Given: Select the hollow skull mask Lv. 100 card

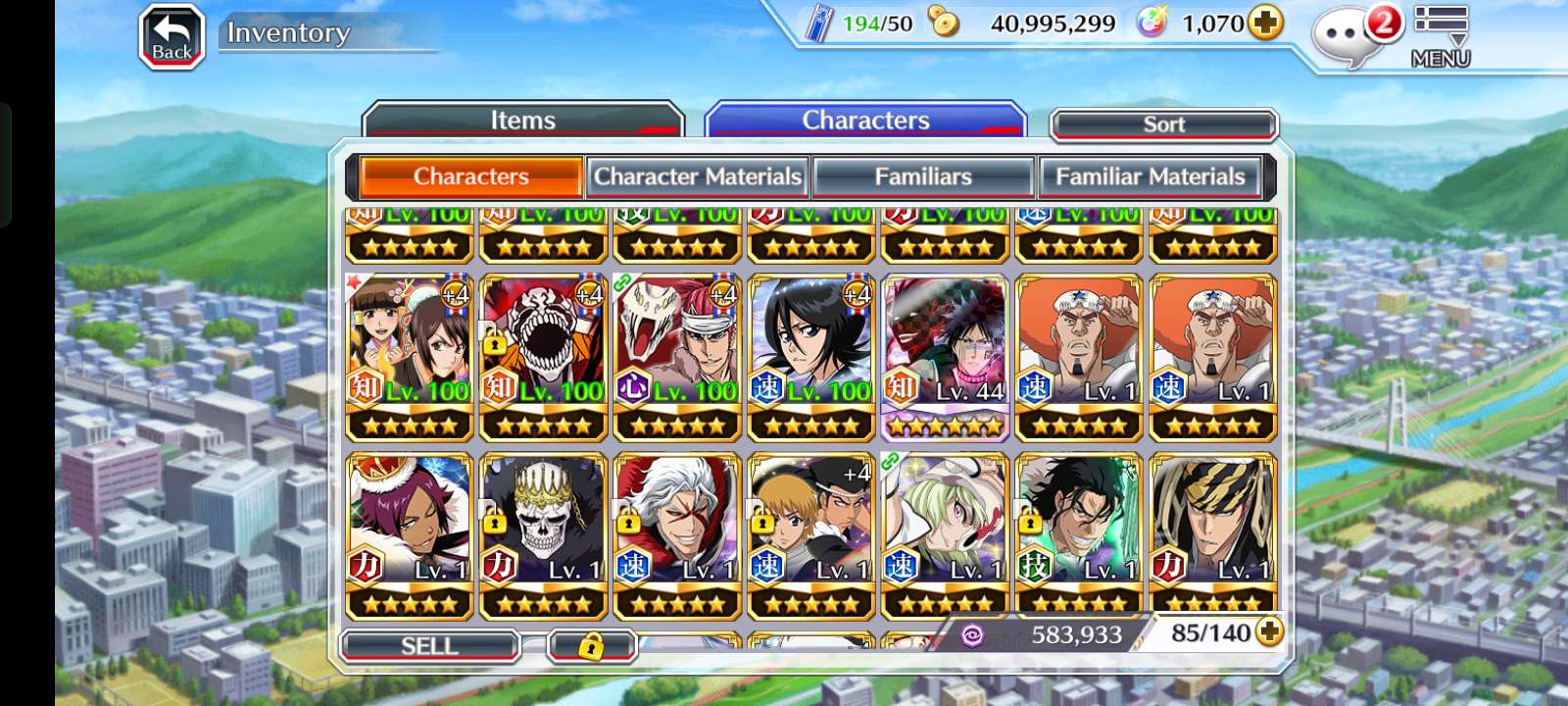Looking at the screenshot, I should coord(544,358).
